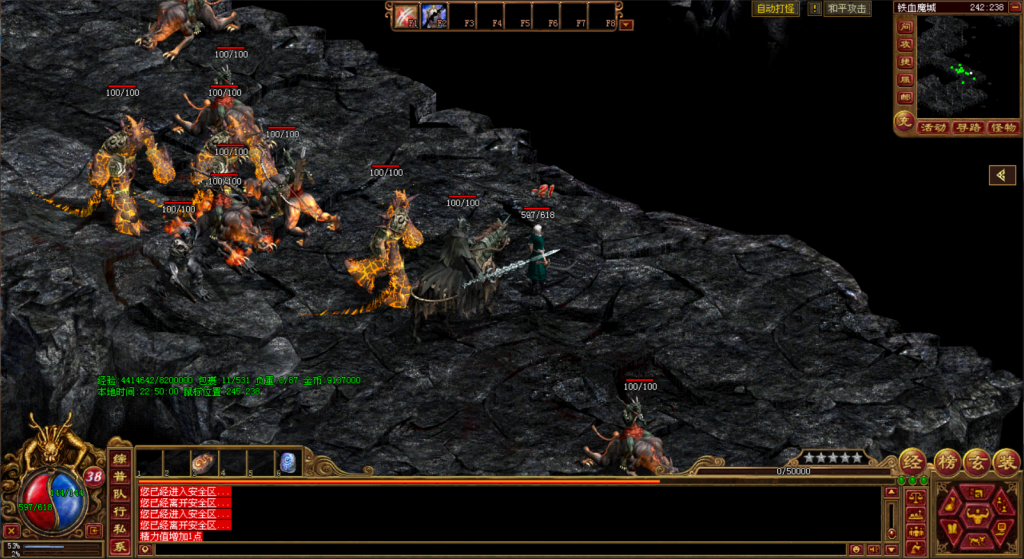The height and width of the screenshot is (559, 1024).
Task: Open the 榜 rankings button
Action: pyautogui.click(x=946, y=461)
